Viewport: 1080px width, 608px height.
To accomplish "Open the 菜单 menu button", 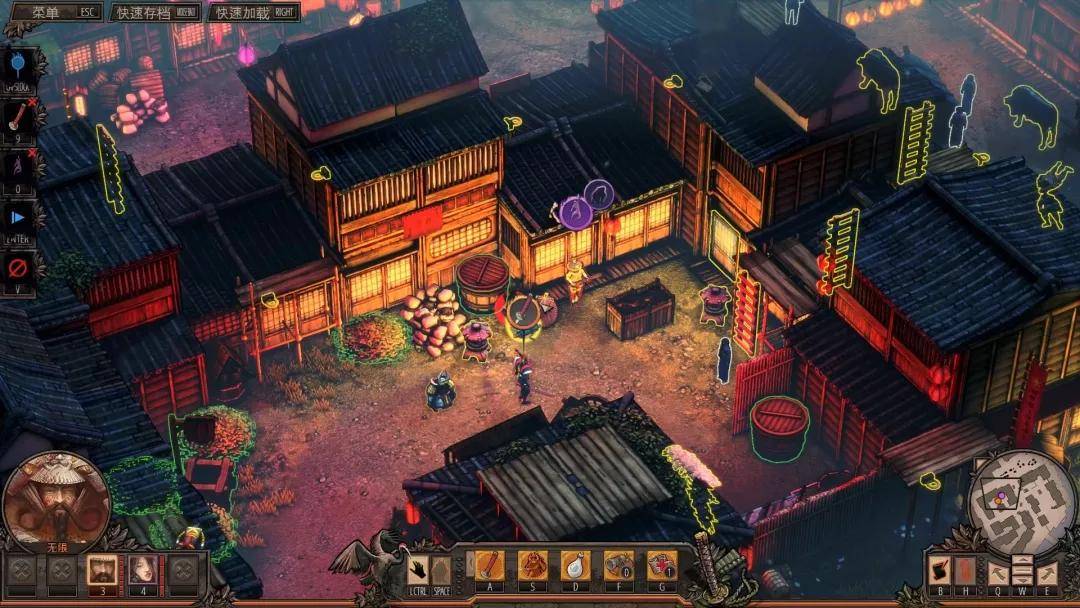I will 51,13.
